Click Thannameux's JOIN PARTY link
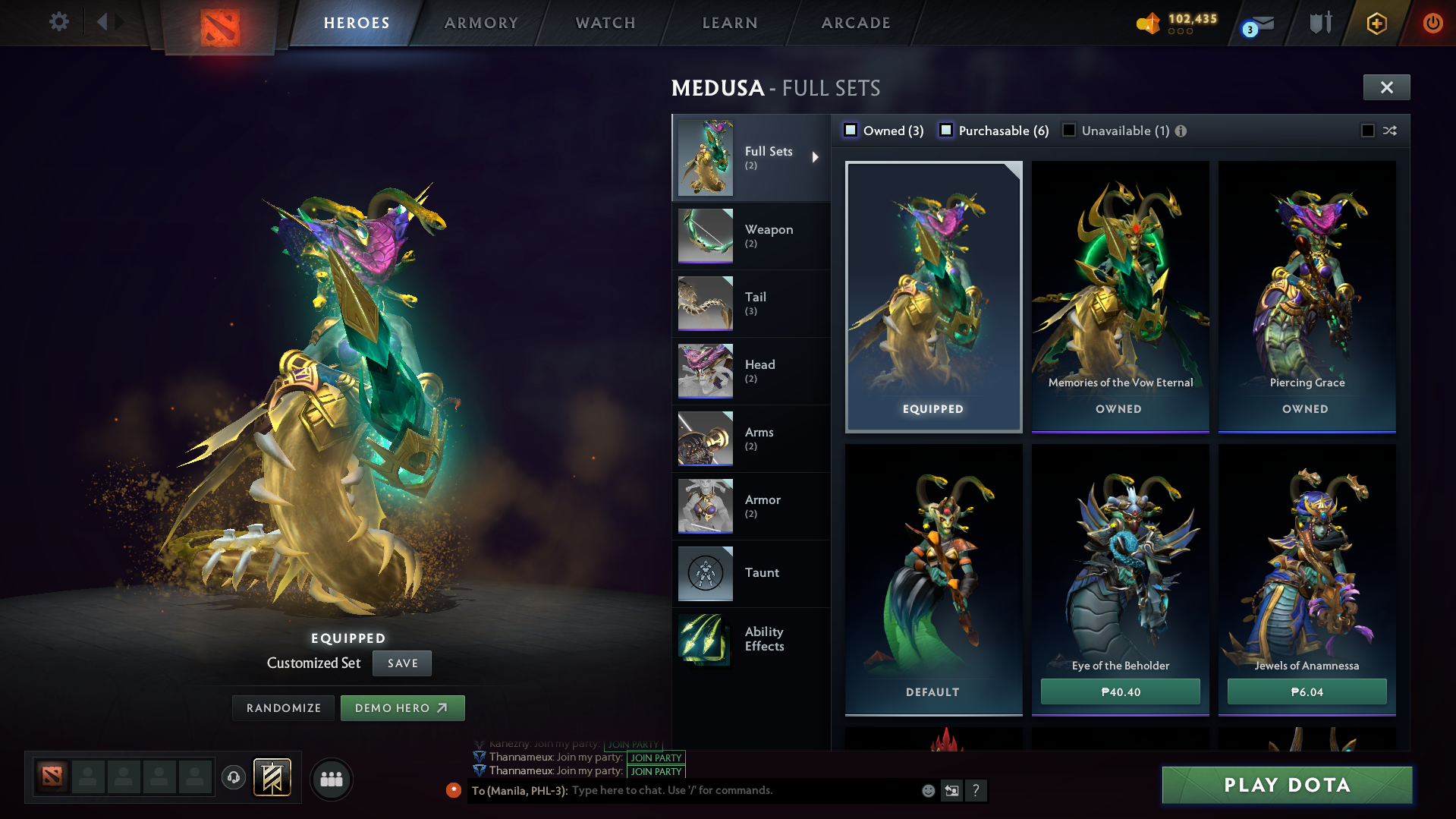Viewport: 1456px width, 819px height. (656, 758)
